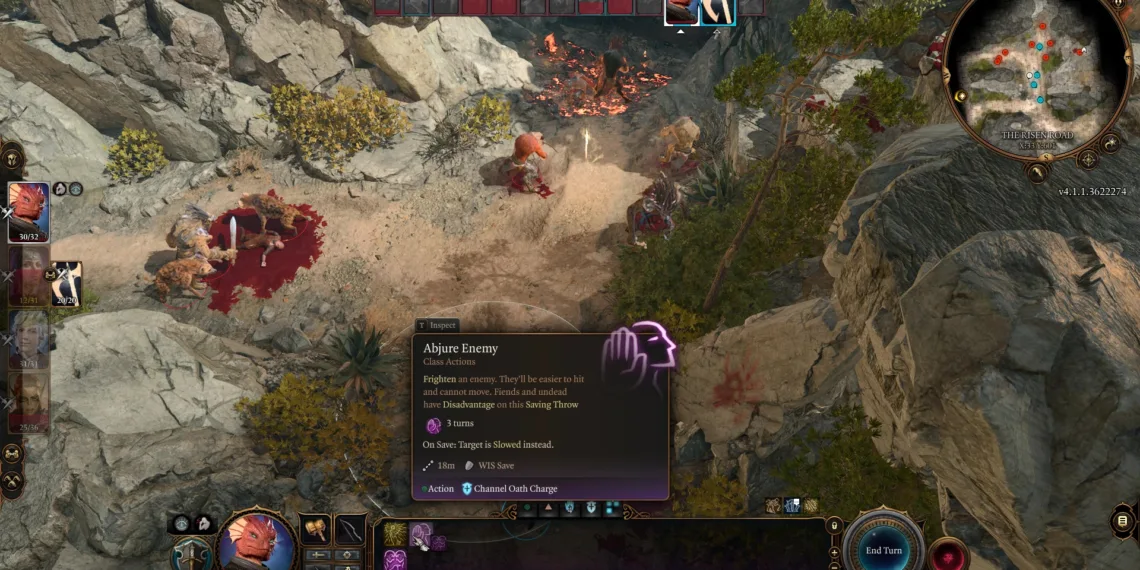Activate the Abjure Enemy hotbar ability
The width and height of the screenshot is (1140, 570).
point(421,535)
